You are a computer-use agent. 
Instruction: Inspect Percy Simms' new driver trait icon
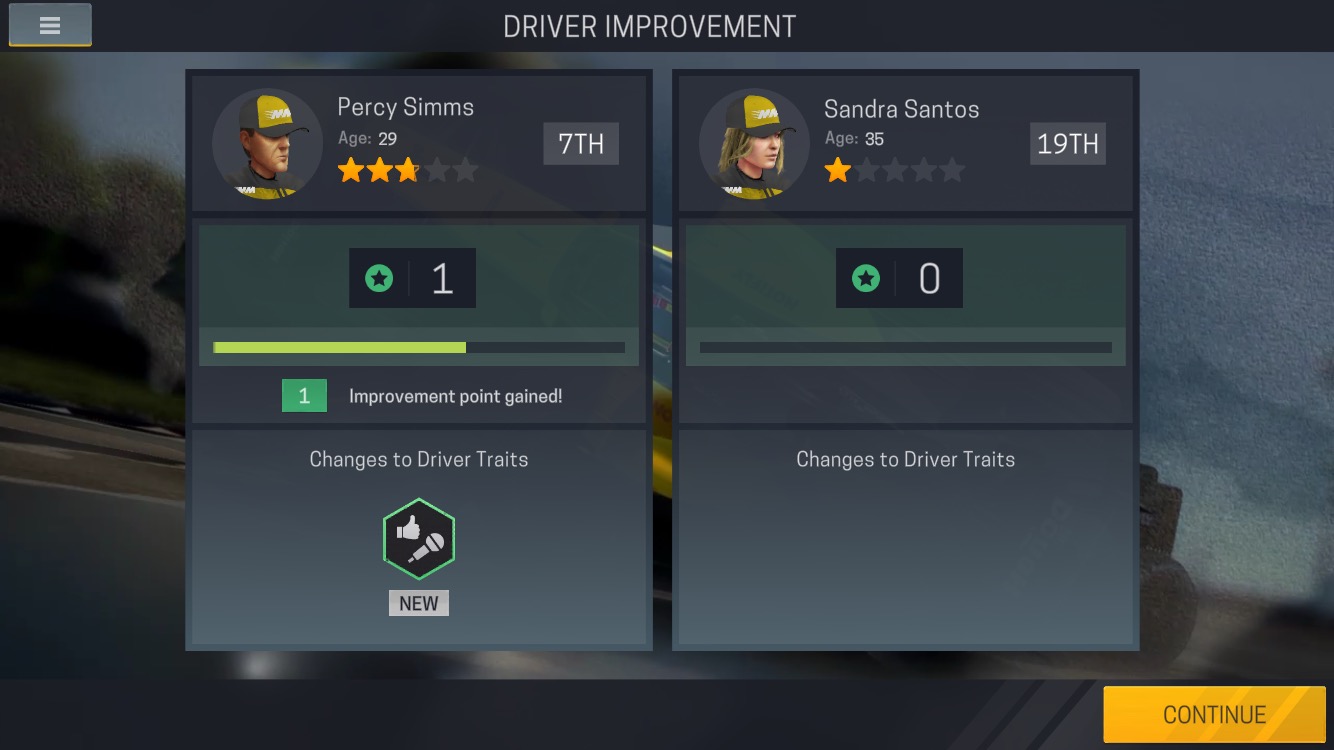click(419, 539)
